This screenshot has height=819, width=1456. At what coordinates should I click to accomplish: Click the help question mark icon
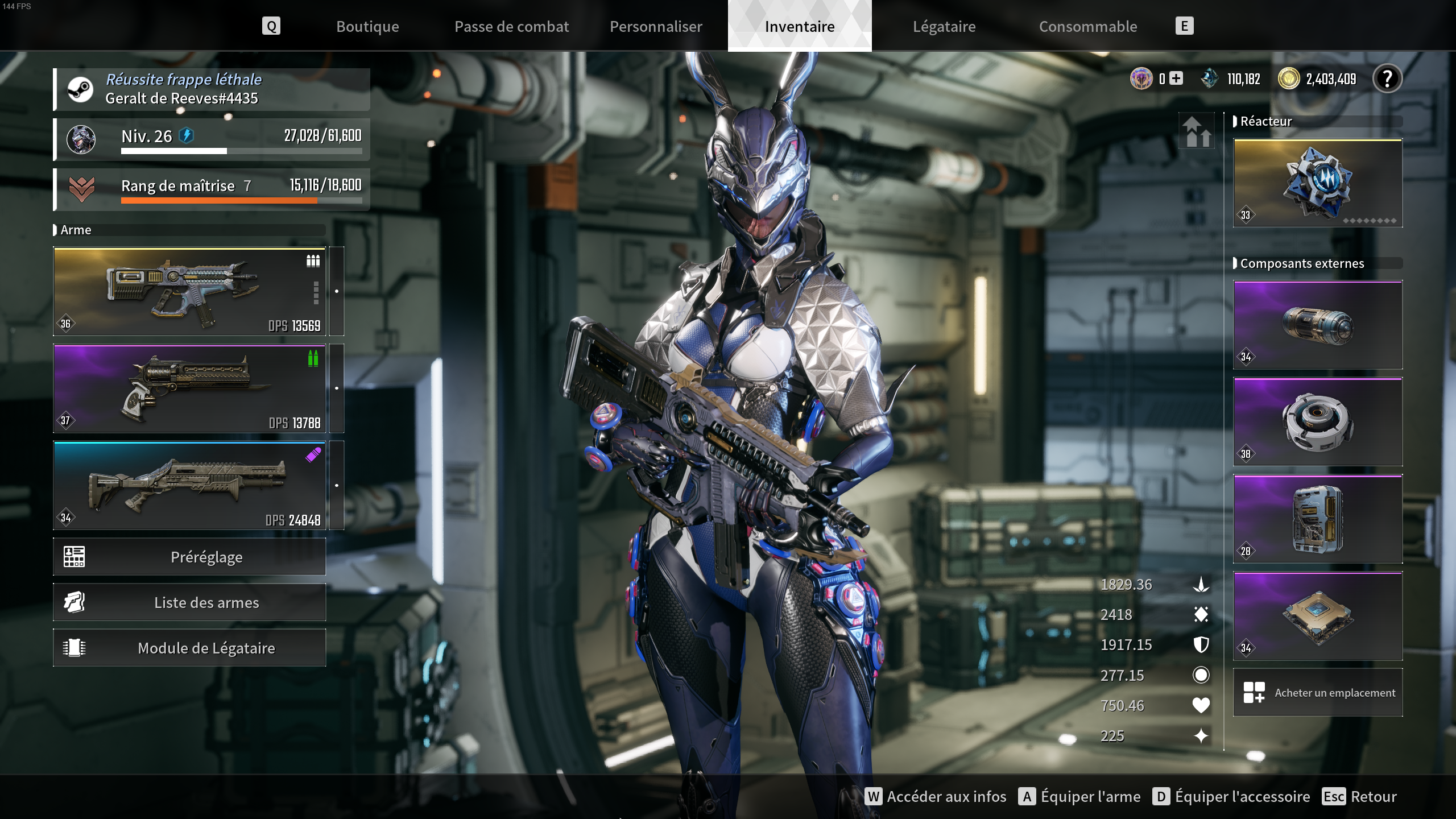pos(1388,79)
